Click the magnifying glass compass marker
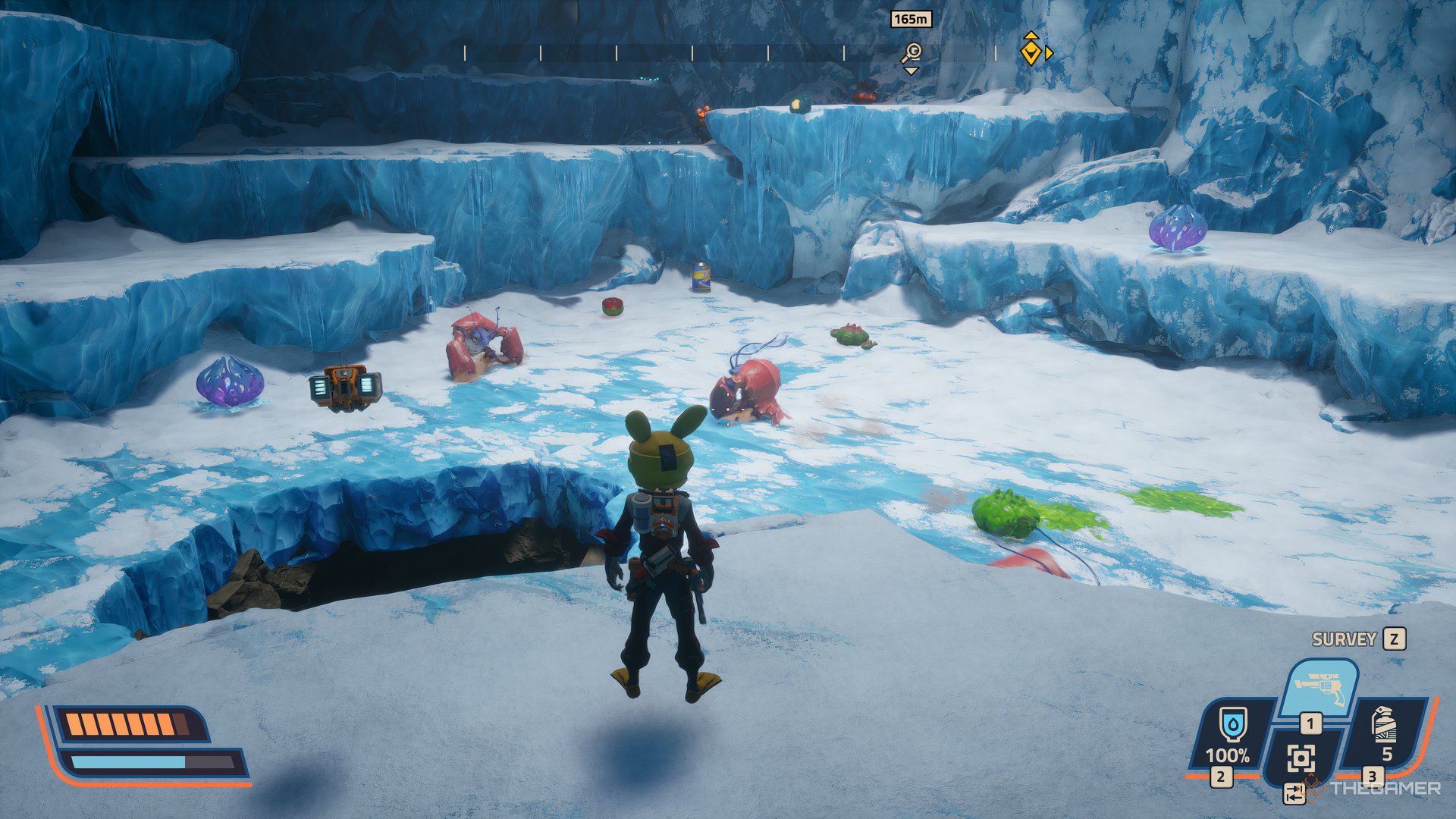Screen dimensions: 1456x819 [x=911, y=52]
